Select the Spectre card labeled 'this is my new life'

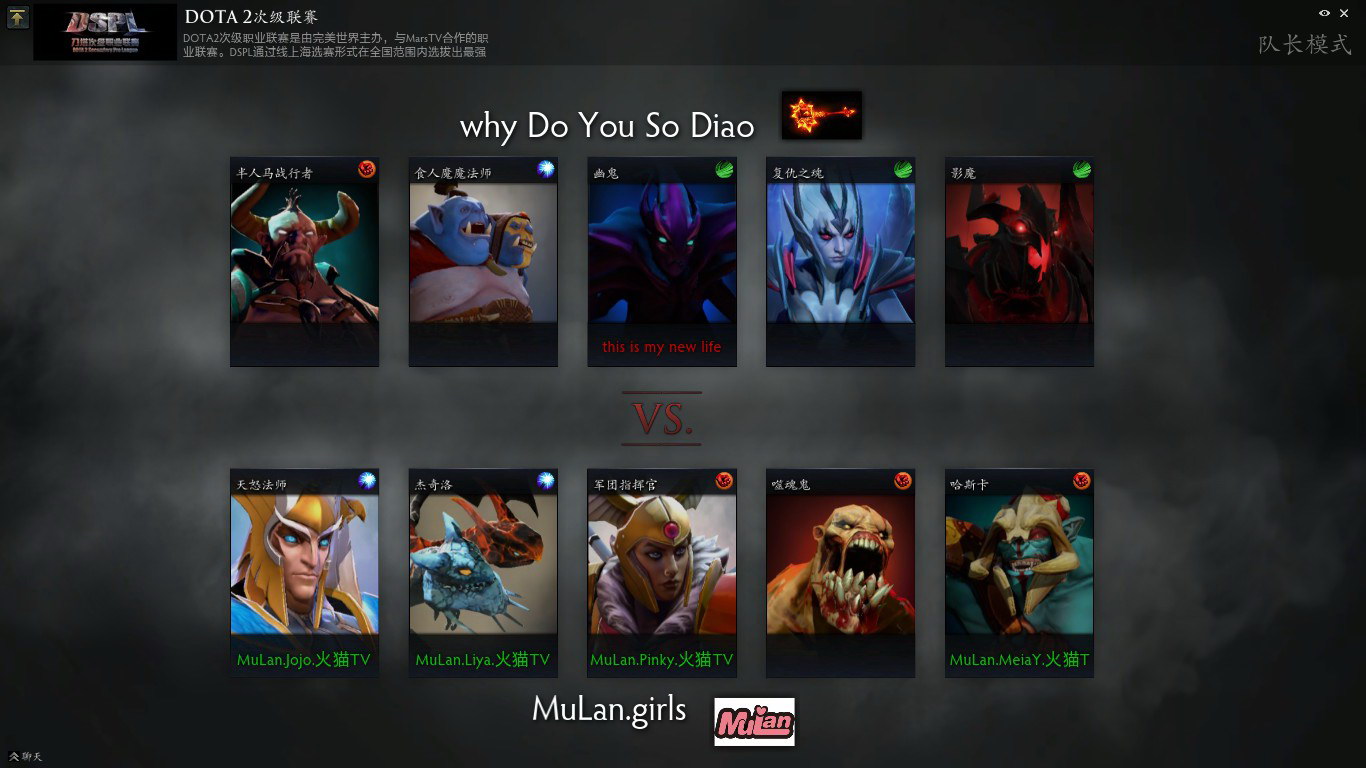pyautogui.click(x=662, y=262)
